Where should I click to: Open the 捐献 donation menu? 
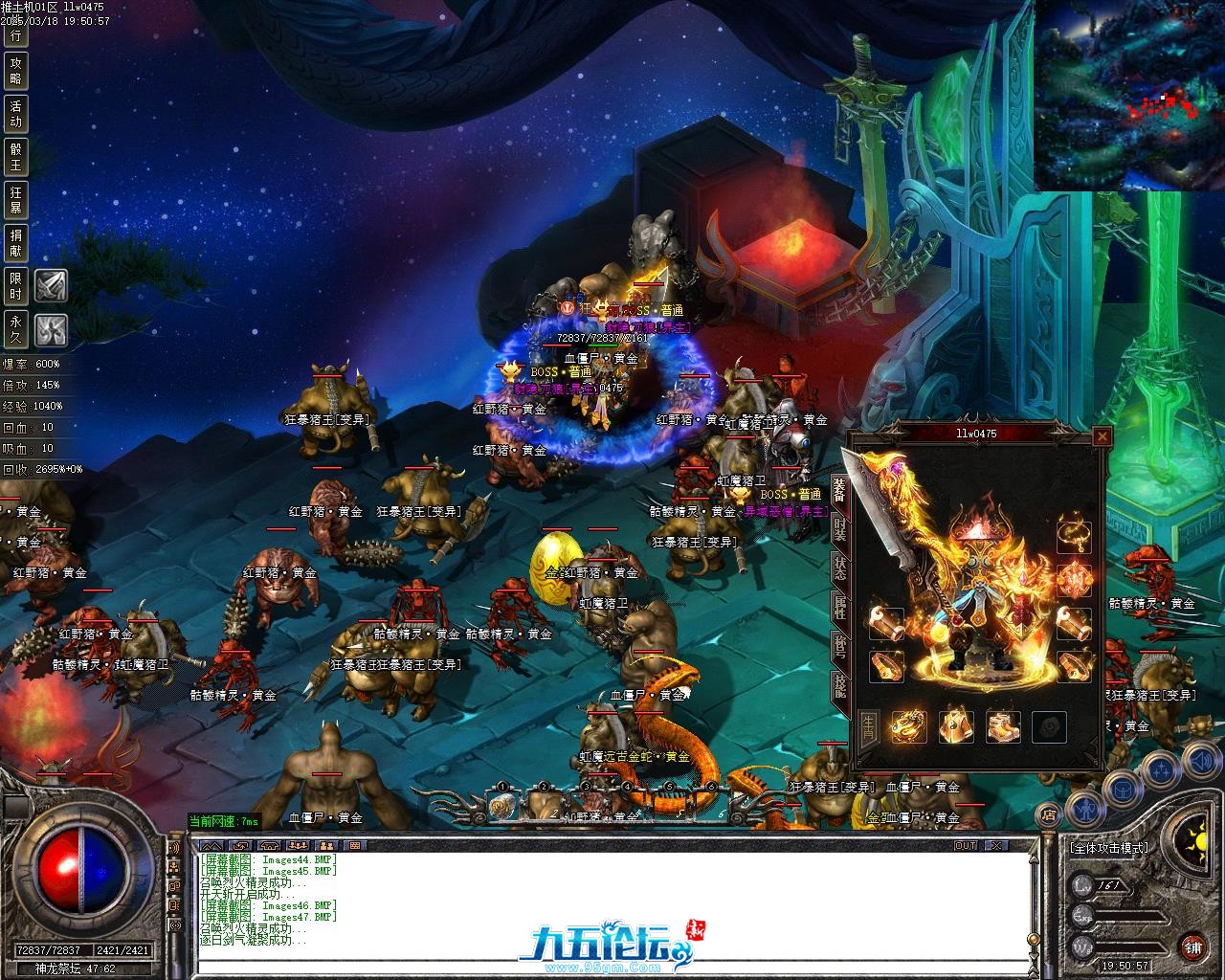[x=15, y=242]
